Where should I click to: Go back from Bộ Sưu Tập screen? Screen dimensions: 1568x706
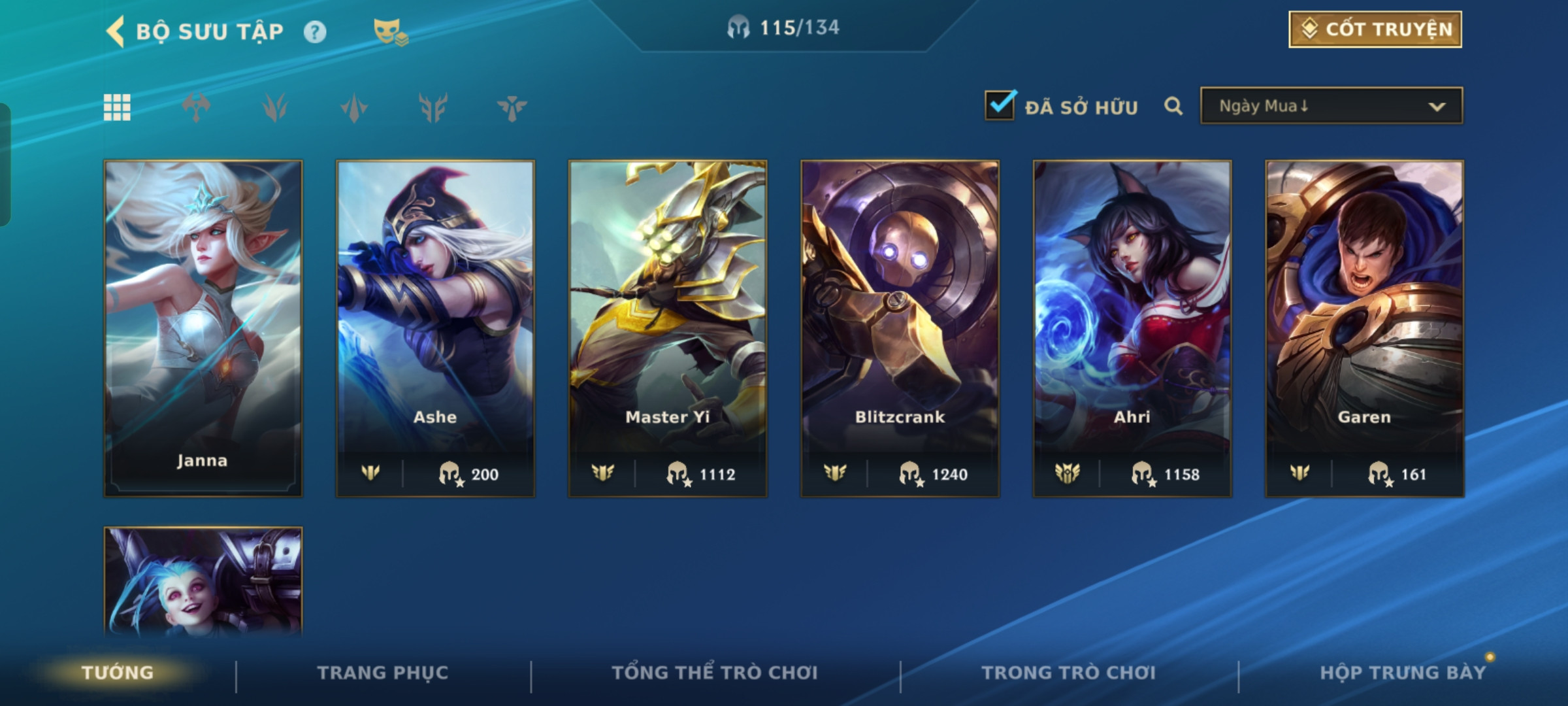pyautogui.click(x=116, y=31)
